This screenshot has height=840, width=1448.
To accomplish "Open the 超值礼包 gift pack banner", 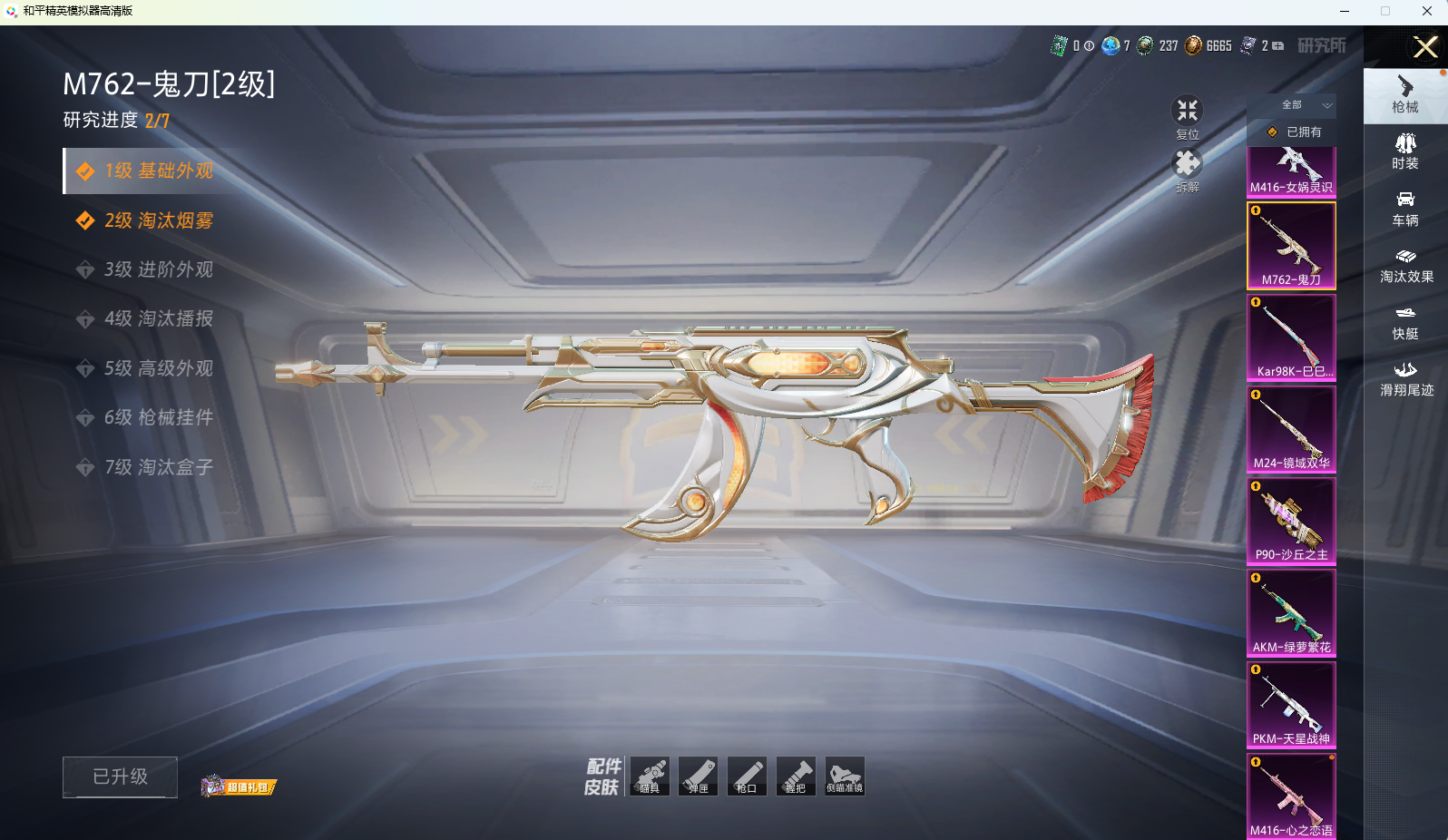I will click(x=239, y=786).
